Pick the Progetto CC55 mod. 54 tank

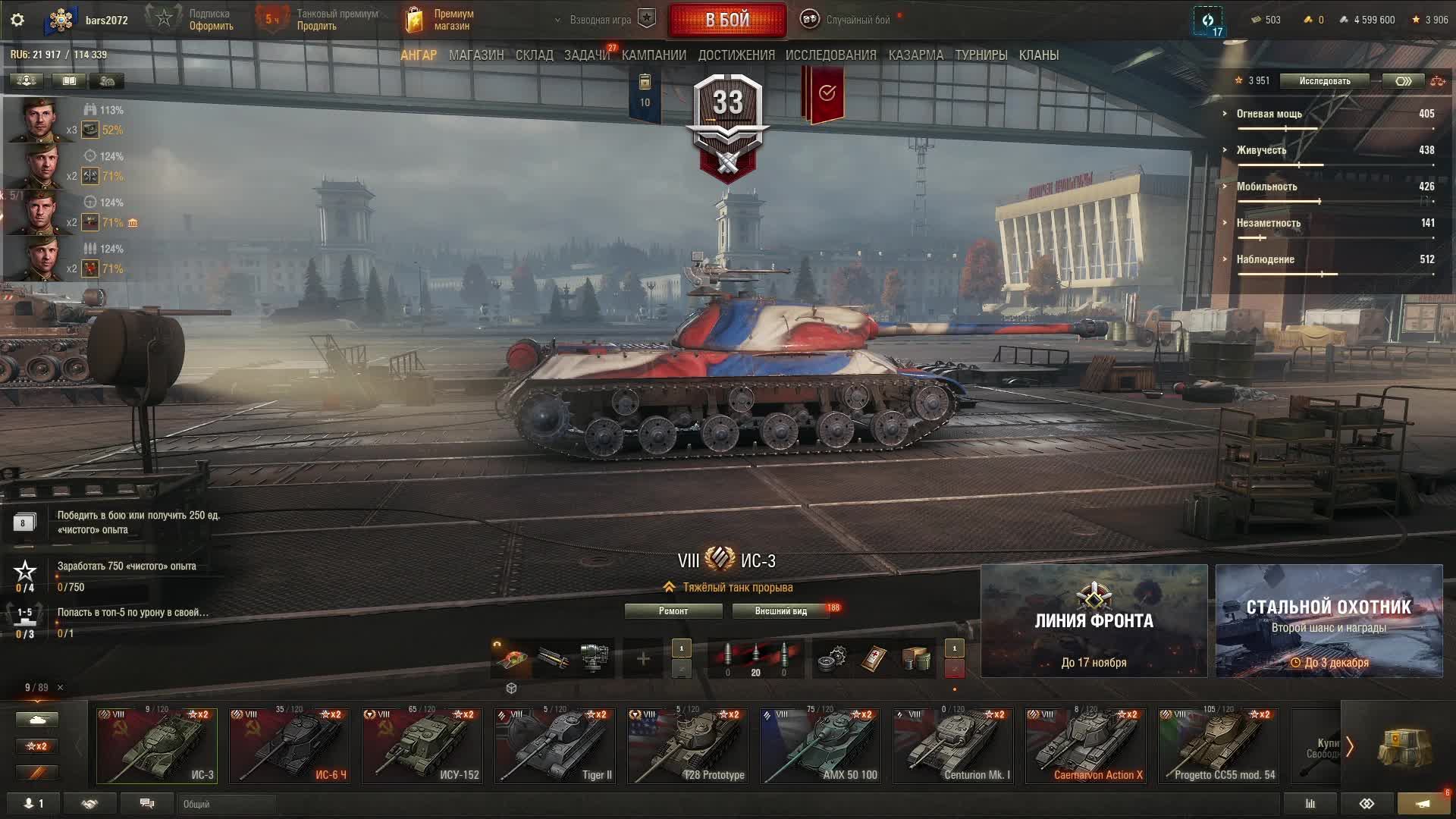[1219, 745]
